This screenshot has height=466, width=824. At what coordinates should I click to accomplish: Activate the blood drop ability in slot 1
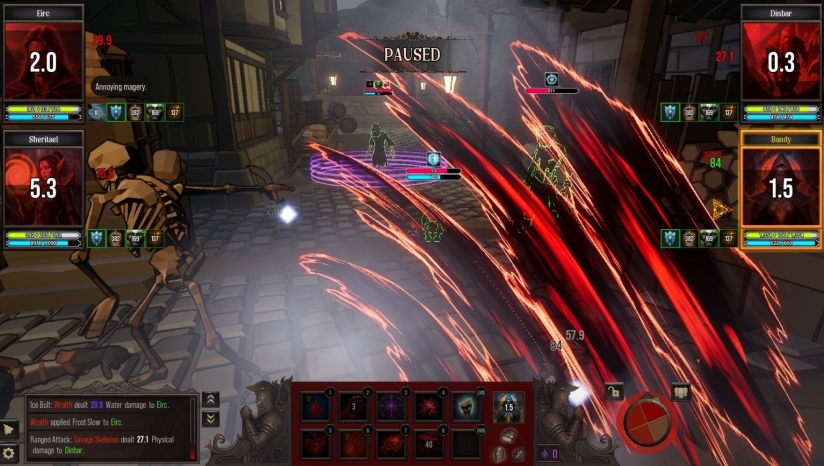tap(318, 407)
